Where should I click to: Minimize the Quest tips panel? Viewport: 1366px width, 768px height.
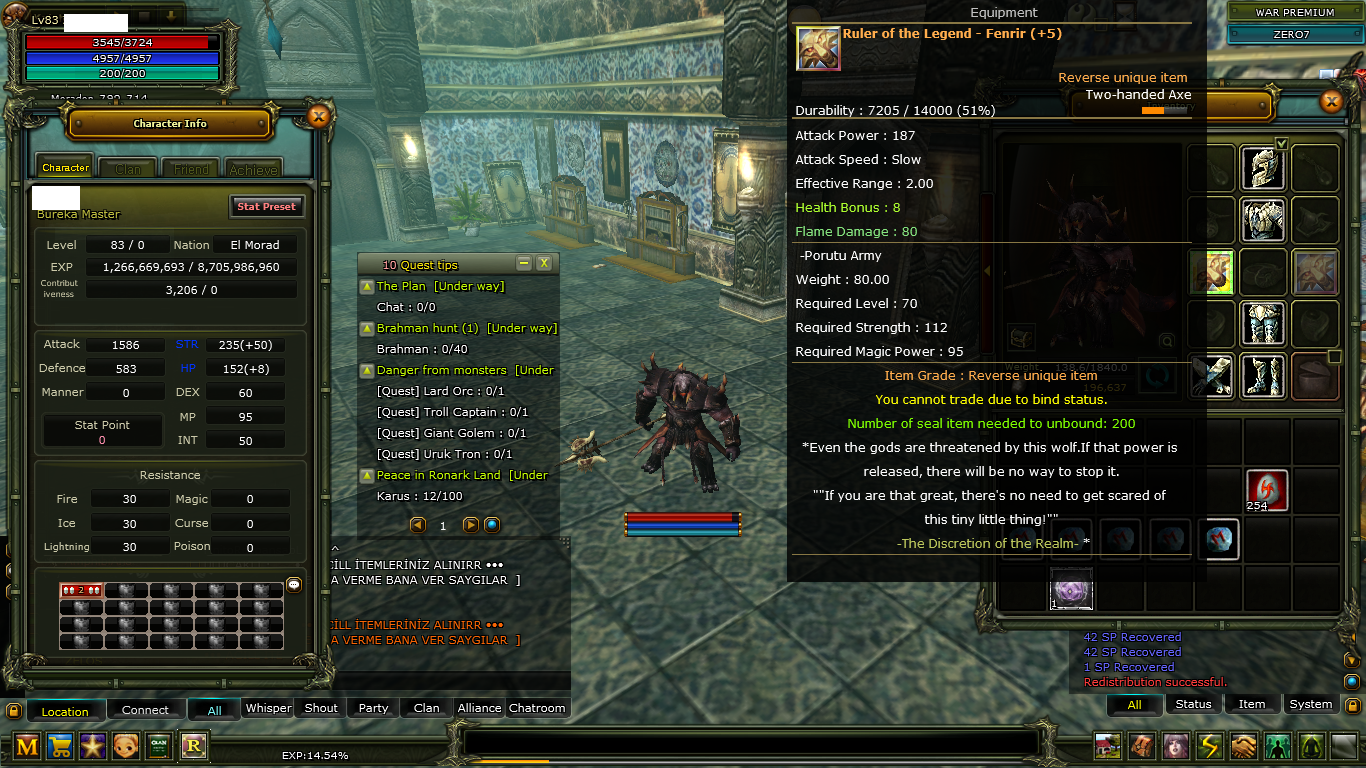(524, 263)
